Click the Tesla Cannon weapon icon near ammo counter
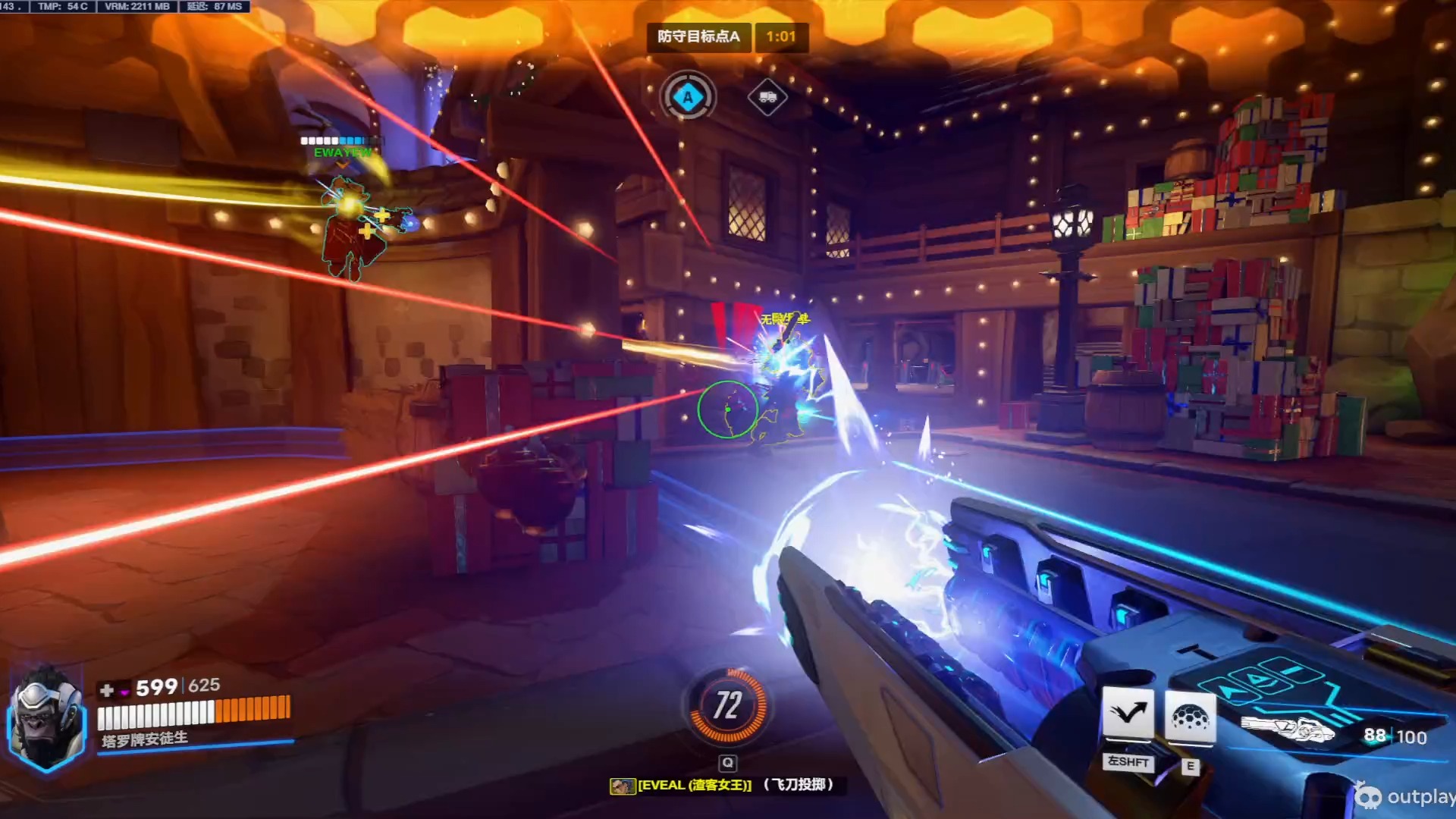Image resolution: width=1456 pixels, height=819 pixels. click(1289, 730)
